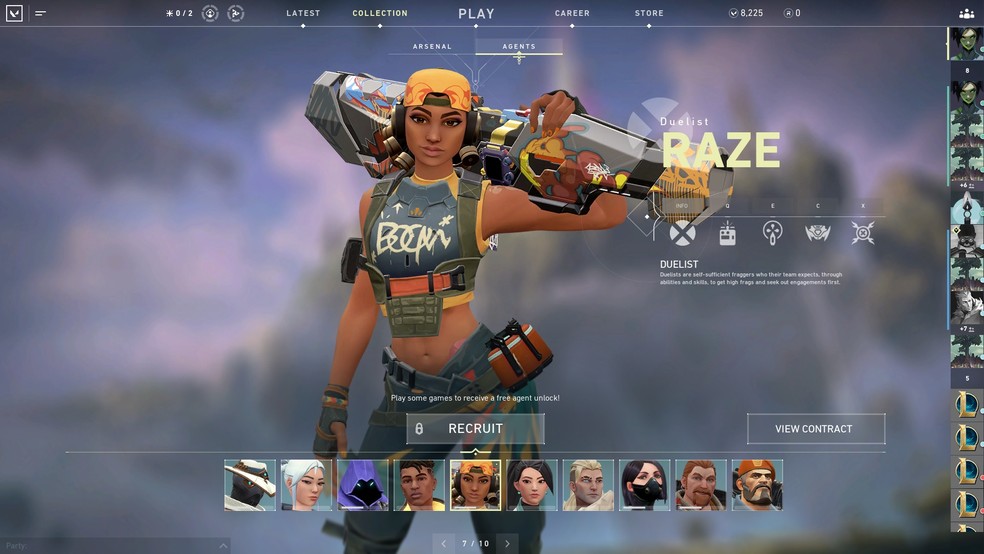Select Raze's X ultimate ability icon
The width and height of the screenshot is (984, 554).
point(863,233)
